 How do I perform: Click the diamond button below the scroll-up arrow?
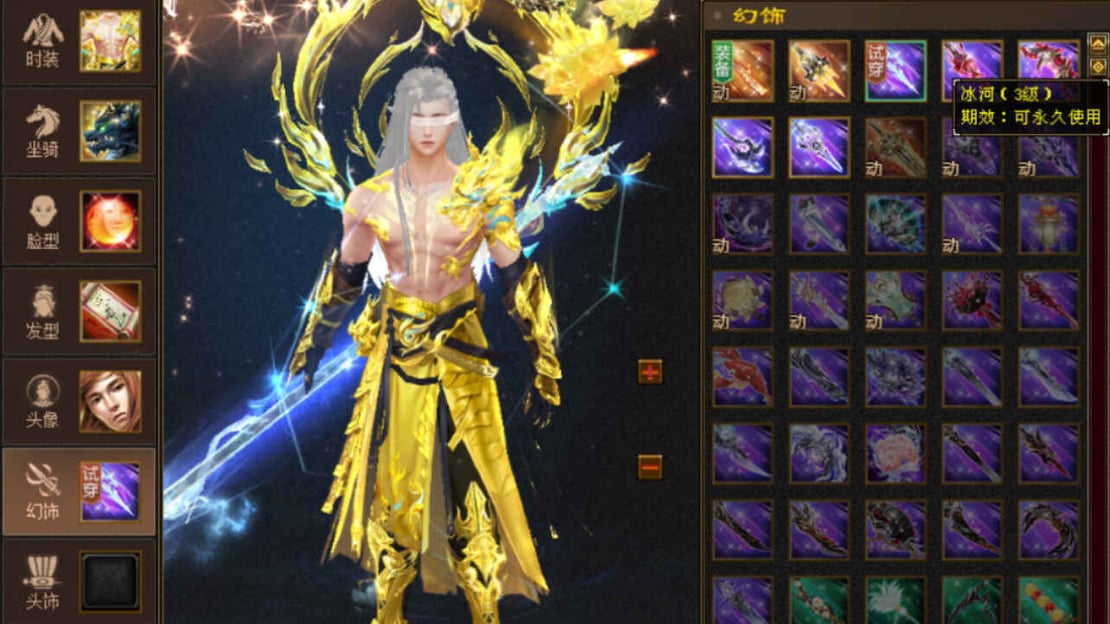tap(1097, 66)
